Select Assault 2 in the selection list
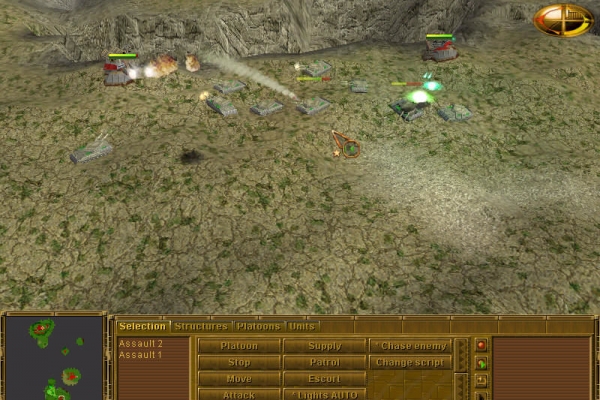600x400 pixels. [x=141, y=344]
